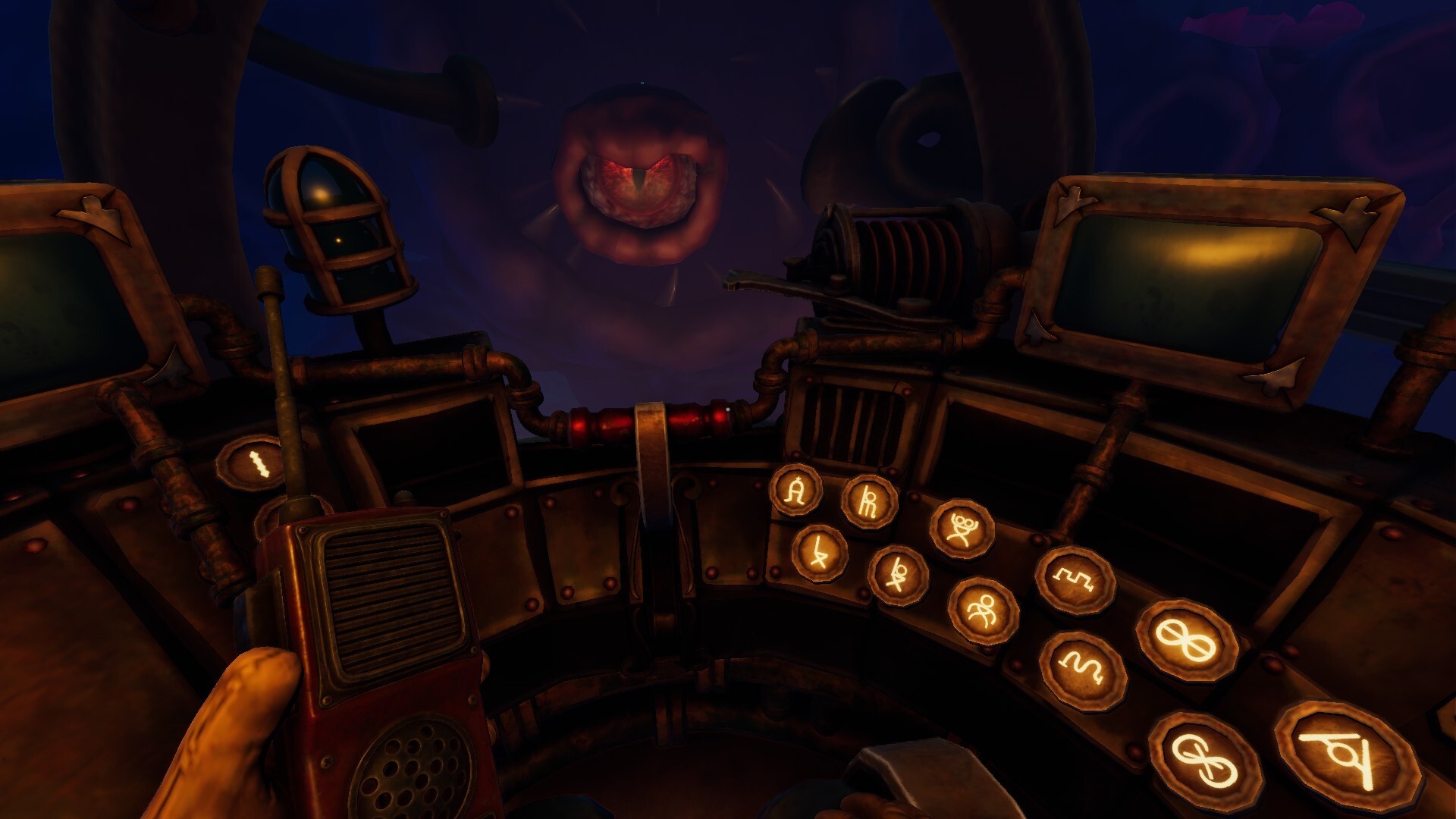Choose the running stick figure glyph
This screenshot has width=1456, height=819.
pos(983,610)
